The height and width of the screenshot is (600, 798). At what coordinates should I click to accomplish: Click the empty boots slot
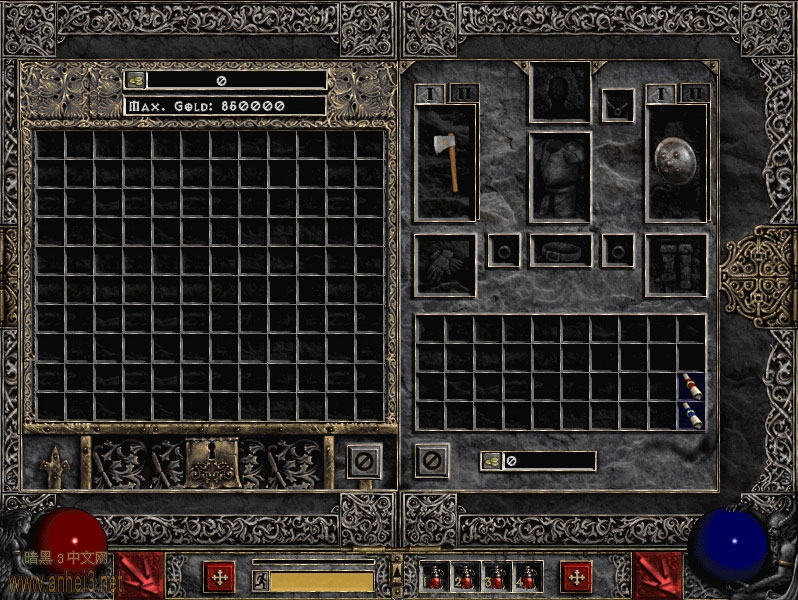click(x=676, y=265)
